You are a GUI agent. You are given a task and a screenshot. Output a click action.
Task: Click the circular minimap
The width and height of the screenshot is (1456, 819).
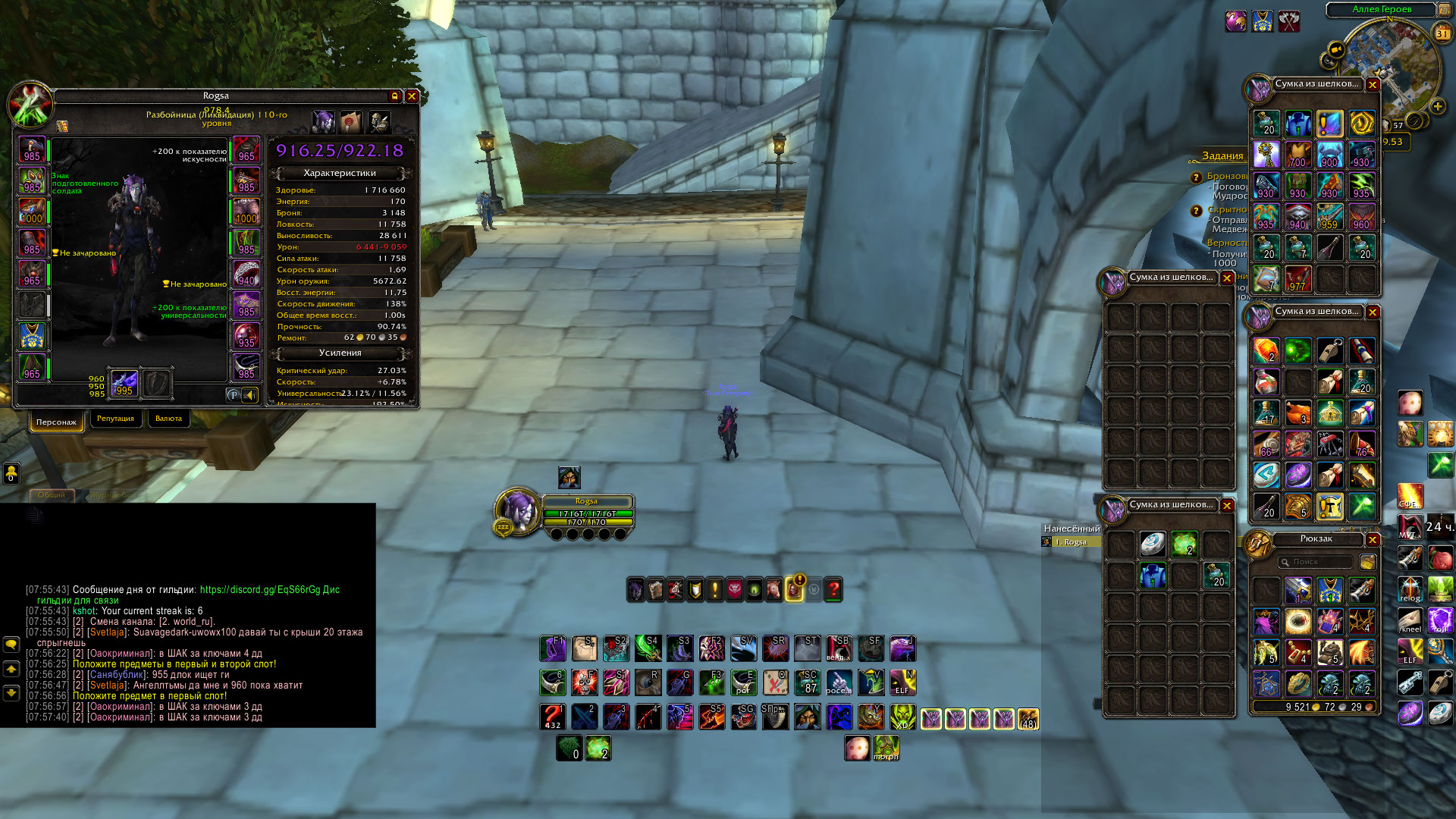1390,68
